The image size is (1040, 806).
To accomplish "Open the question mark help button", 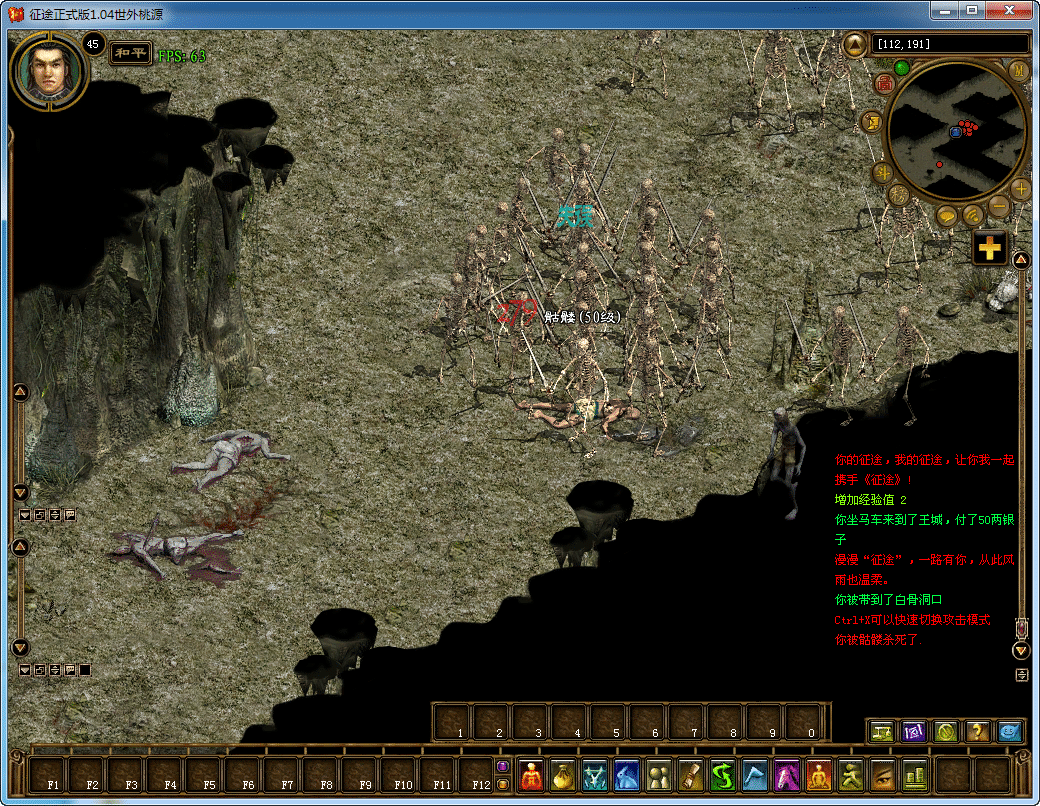I will tap(977, 732).
